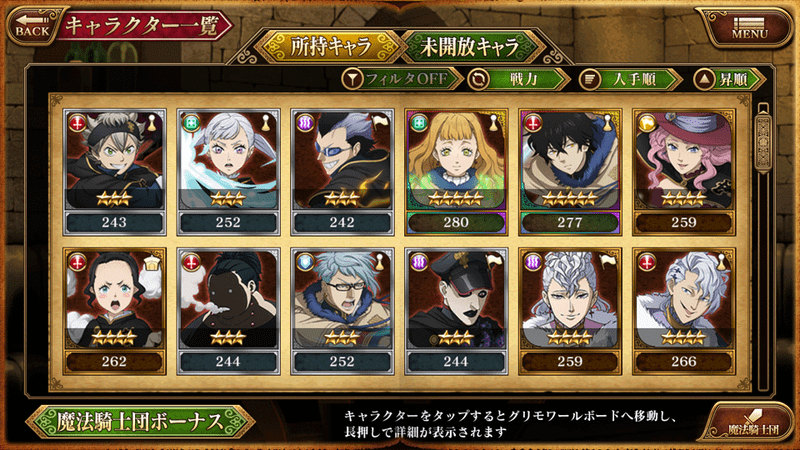Go back using the BACK button
This screenshot has height=450, width=800.
(x=32, y=25)
